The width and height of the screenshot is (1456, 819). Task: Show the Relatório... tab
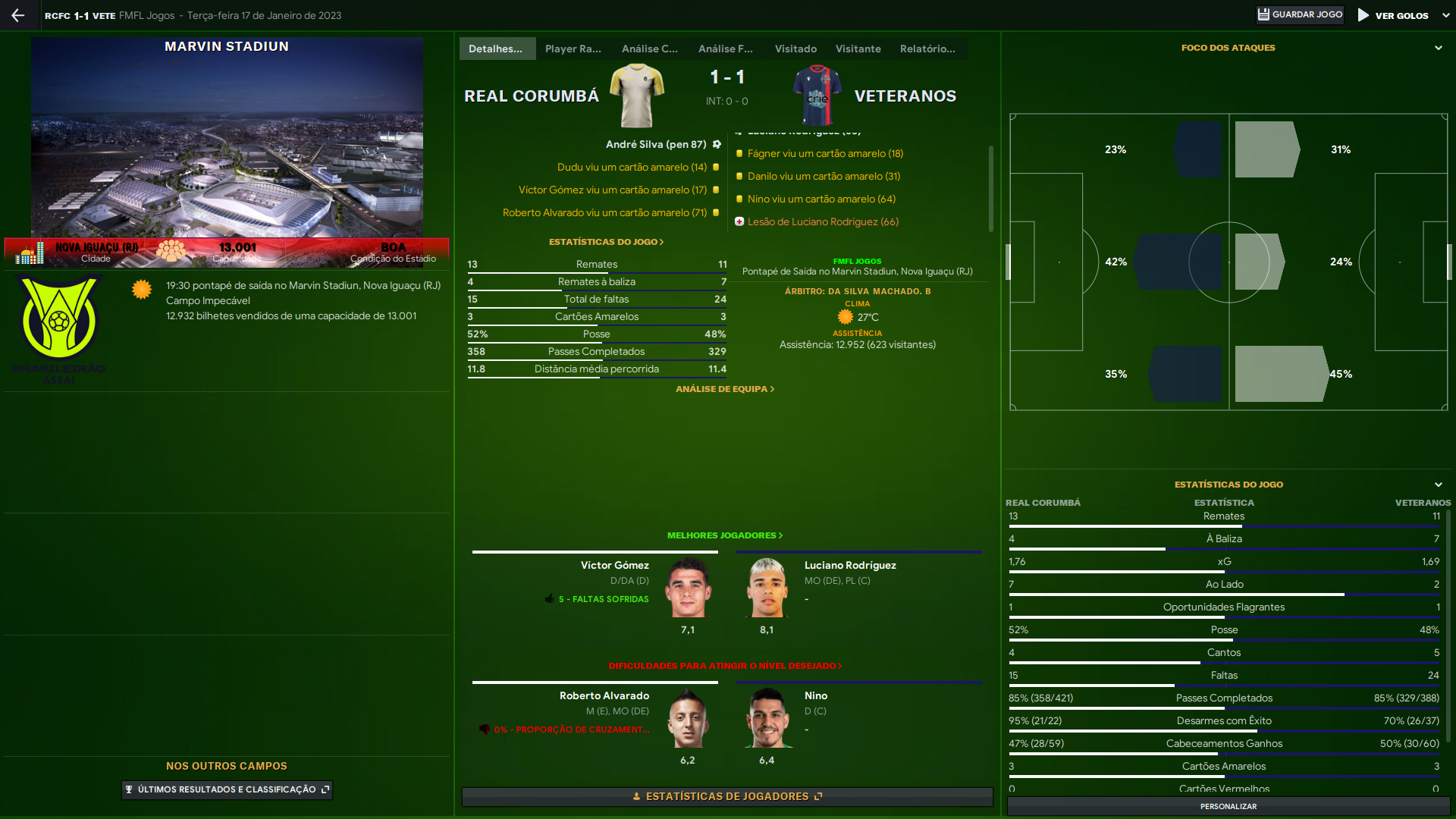pyautogui.click(x=927, y=49)
